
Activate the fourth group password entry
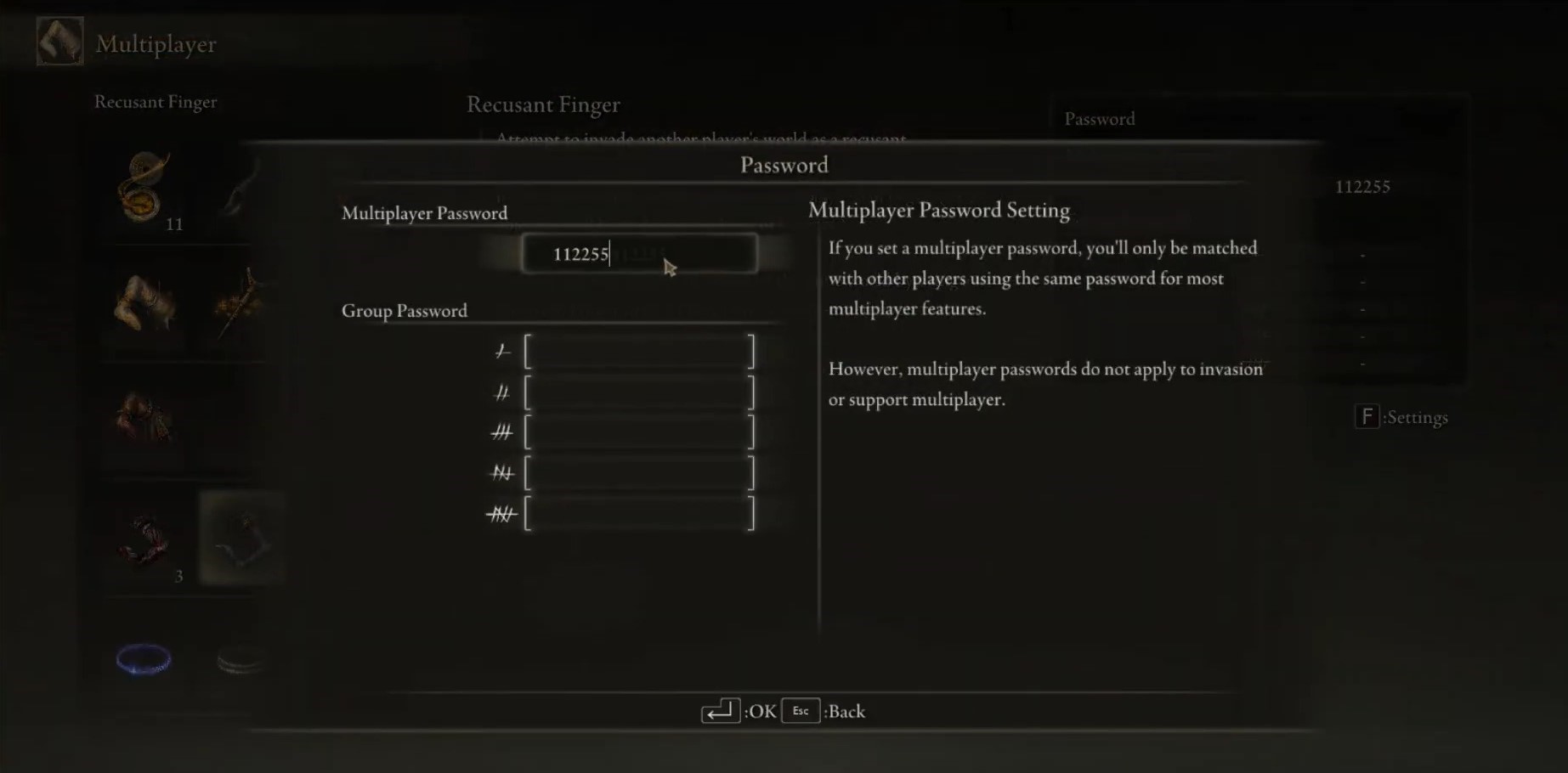[x=639, y=471]
